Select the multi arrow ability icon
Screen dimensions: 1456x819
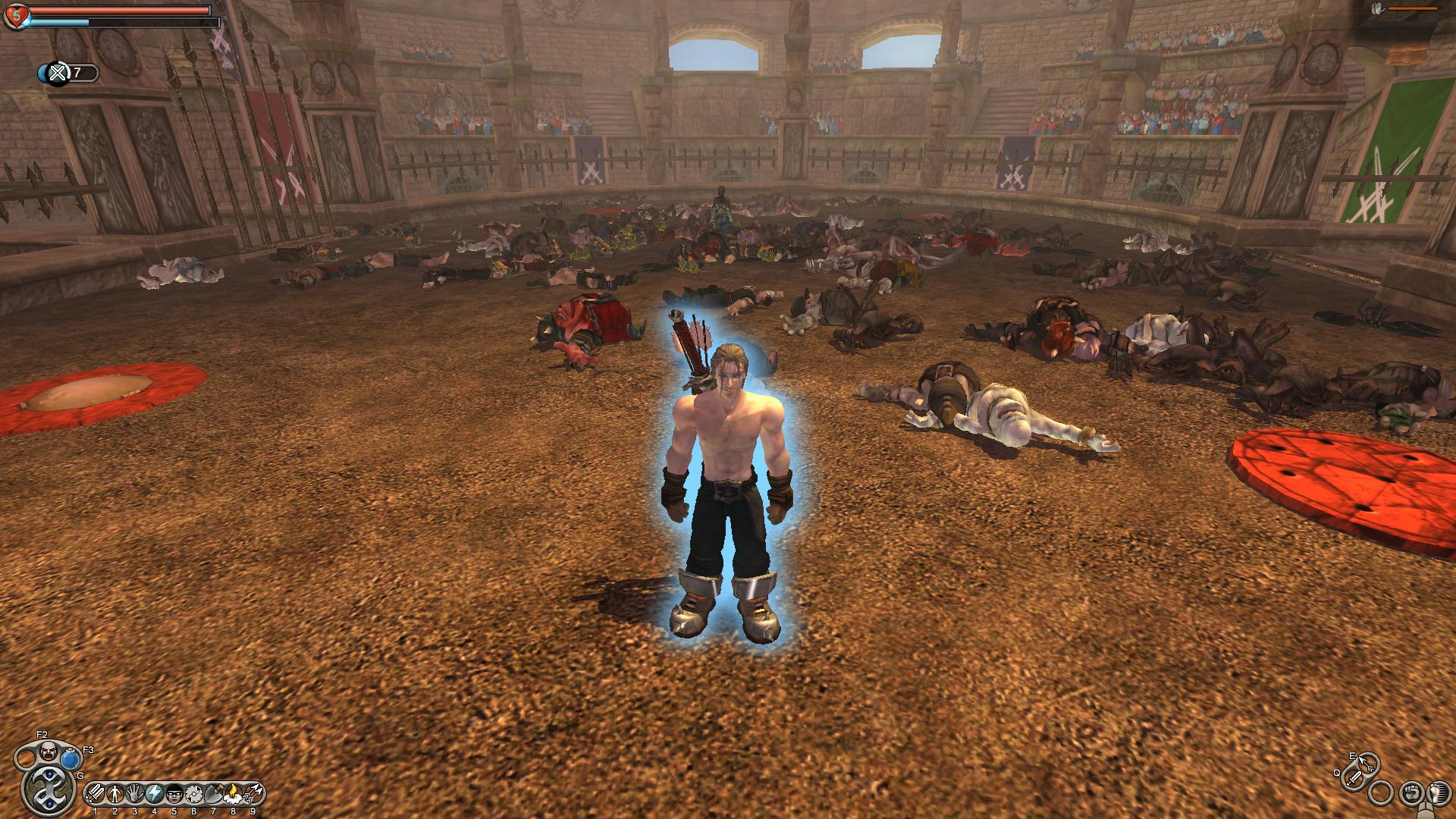click(253, 794)
